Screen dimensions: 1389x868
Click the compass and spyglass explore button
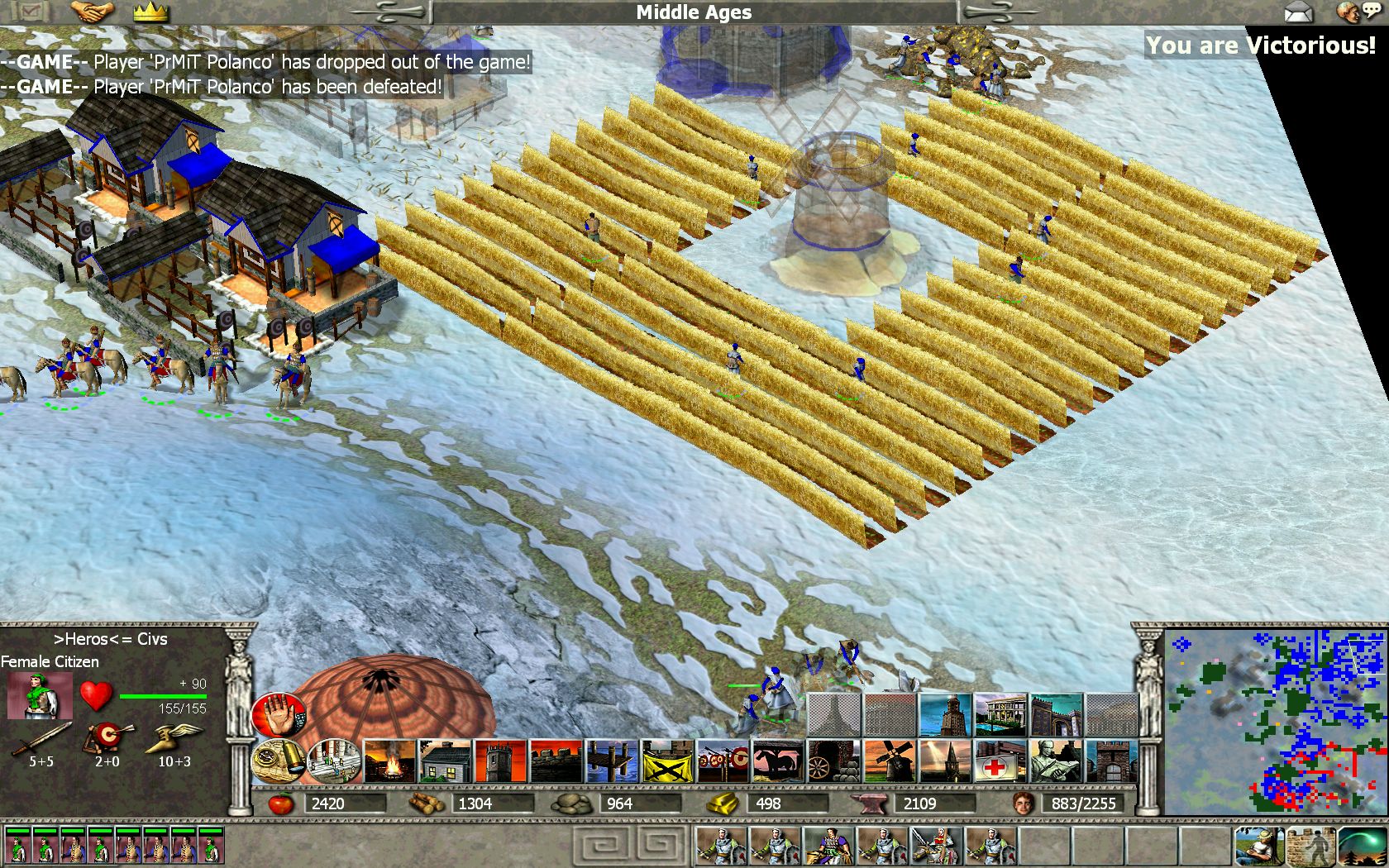[x=279, y=761]
